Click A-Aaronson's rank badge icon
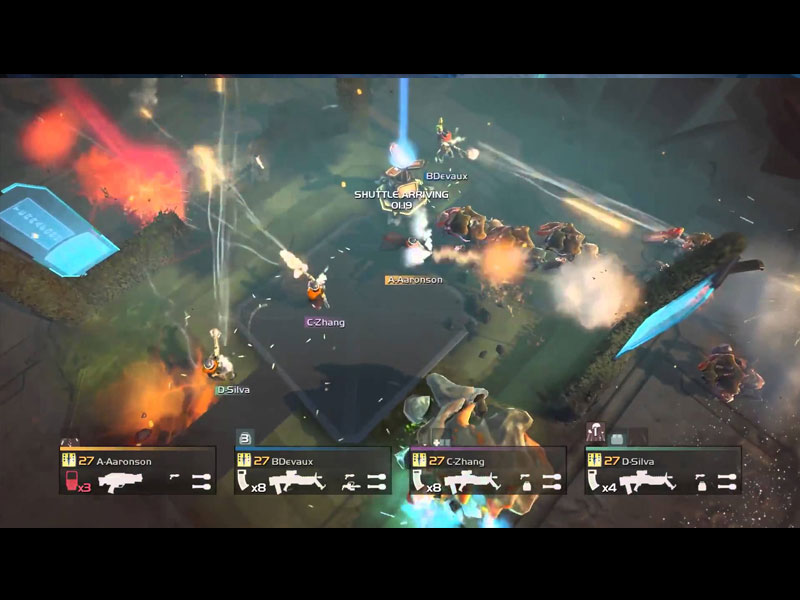The width and height of the screenshot is (800, 600). pos(69,460)
